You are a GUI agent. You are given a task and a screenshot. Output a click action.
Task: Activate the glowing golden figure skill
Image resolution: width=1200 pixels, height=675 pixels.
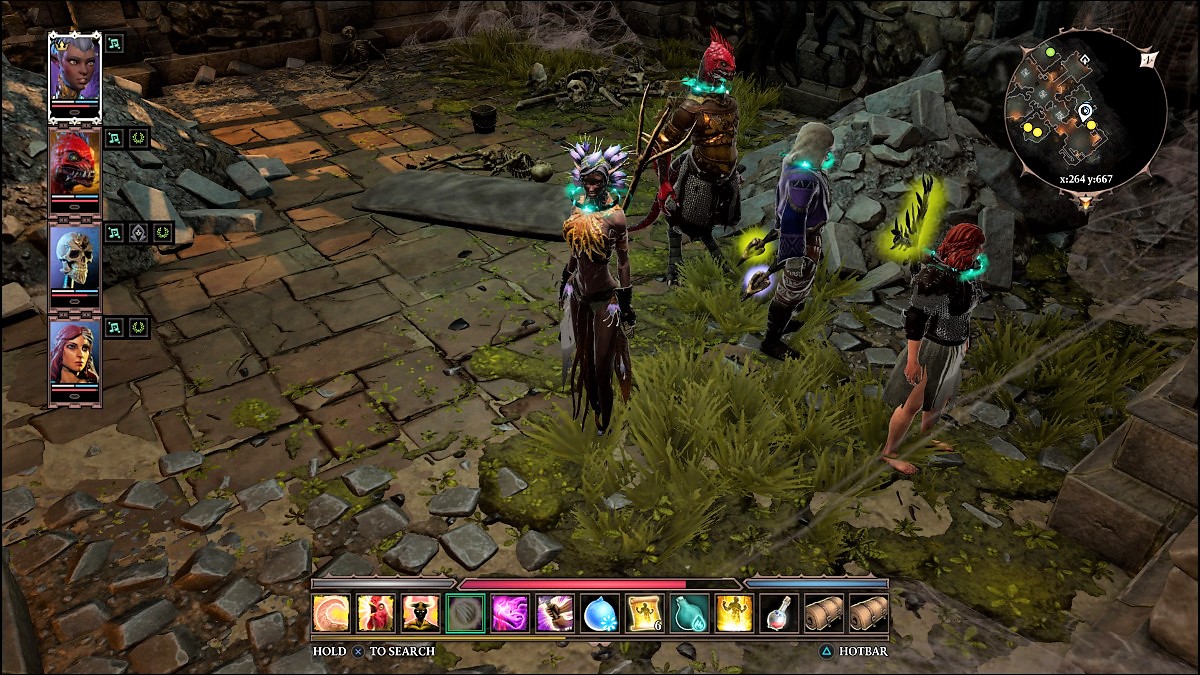(734, 613)
